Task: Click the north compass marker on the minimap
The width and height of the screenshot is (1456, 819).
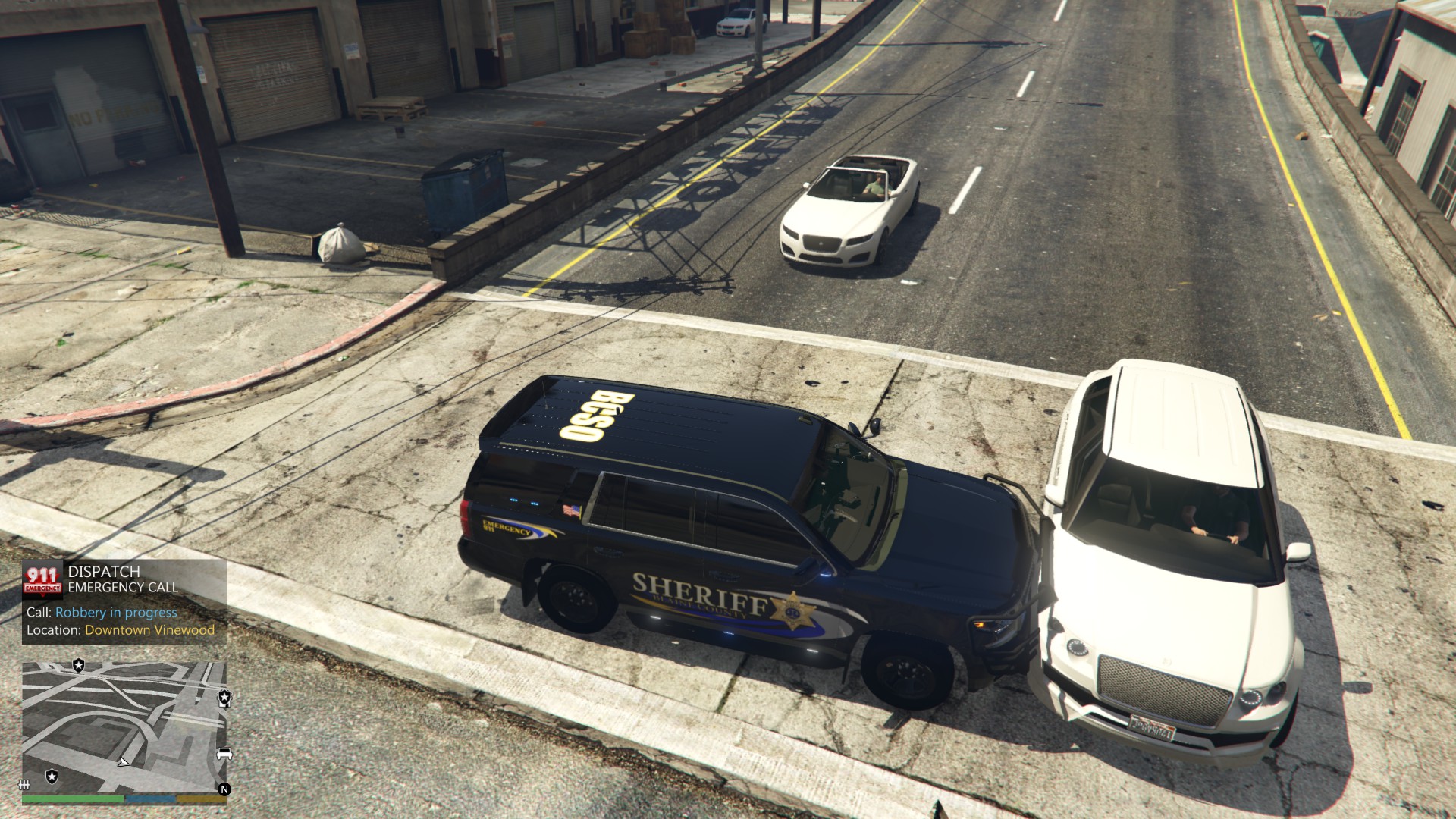Action: (x=224, y=789)
